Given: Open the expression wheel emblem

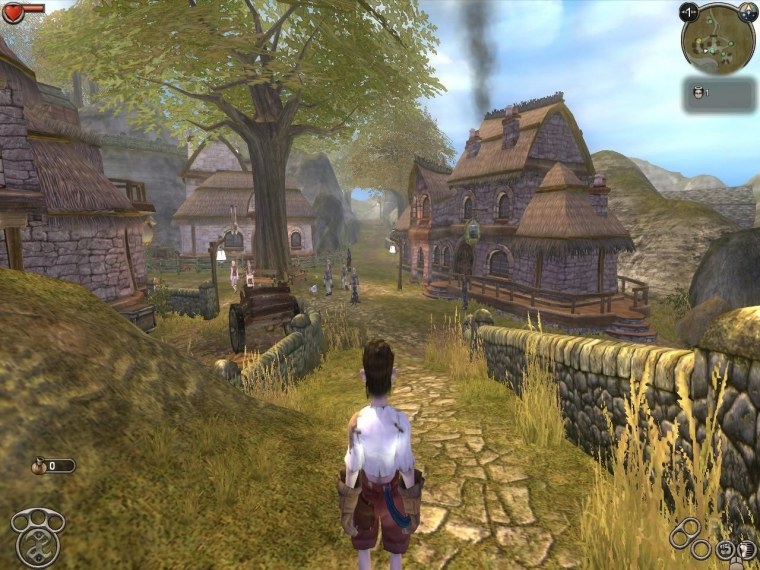Looking at the screenshot, I should (x=37, y=536).
